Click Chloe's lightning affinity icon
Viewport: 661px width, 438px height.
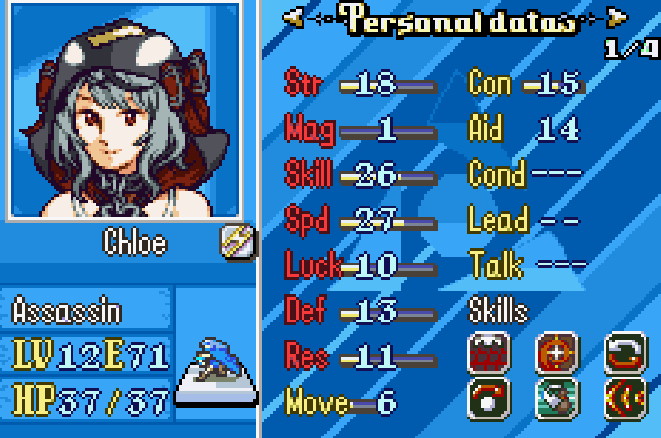pos(237,241)
